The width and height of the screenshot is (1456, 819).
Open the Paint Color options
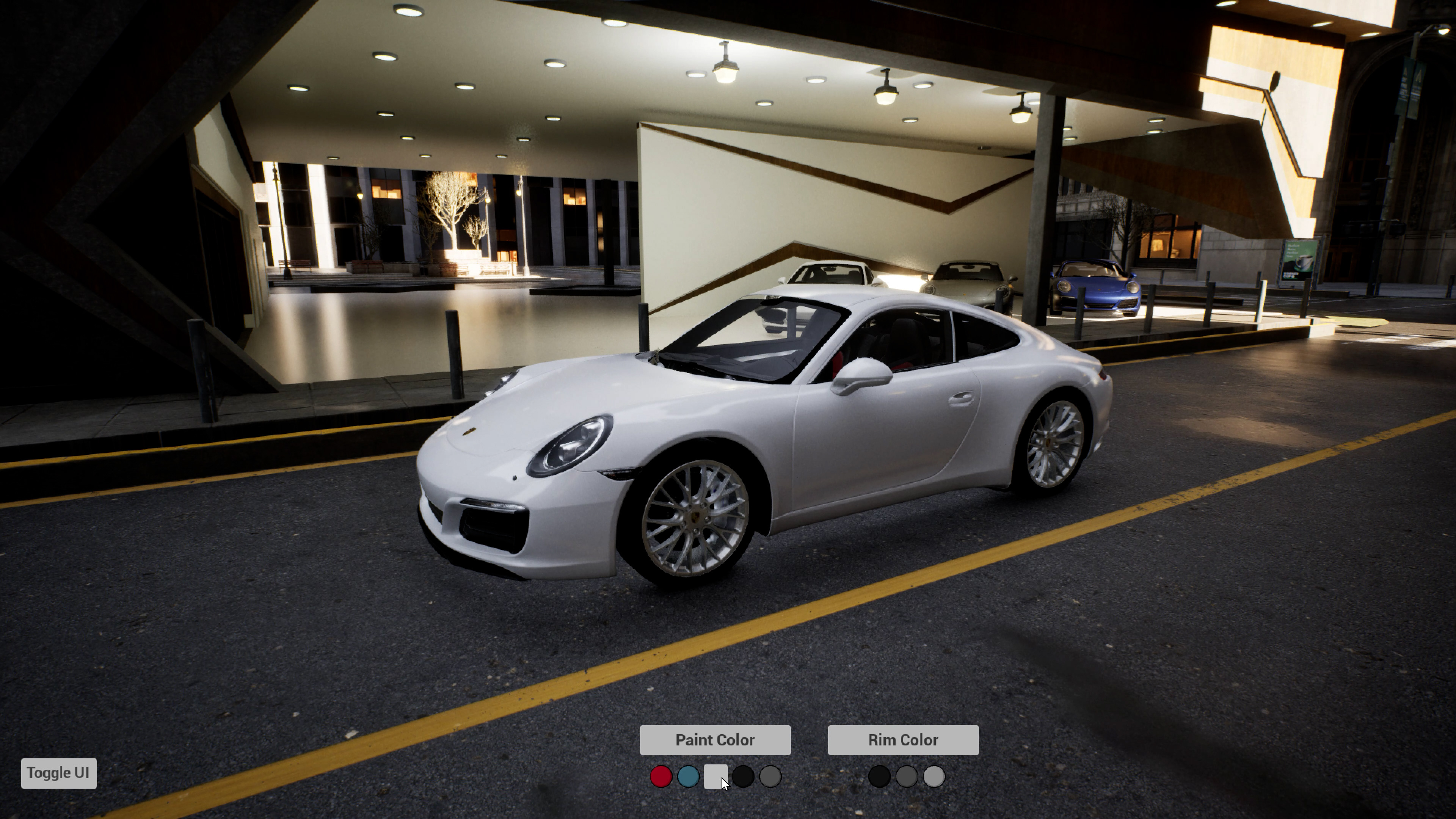tap(714, 740)
